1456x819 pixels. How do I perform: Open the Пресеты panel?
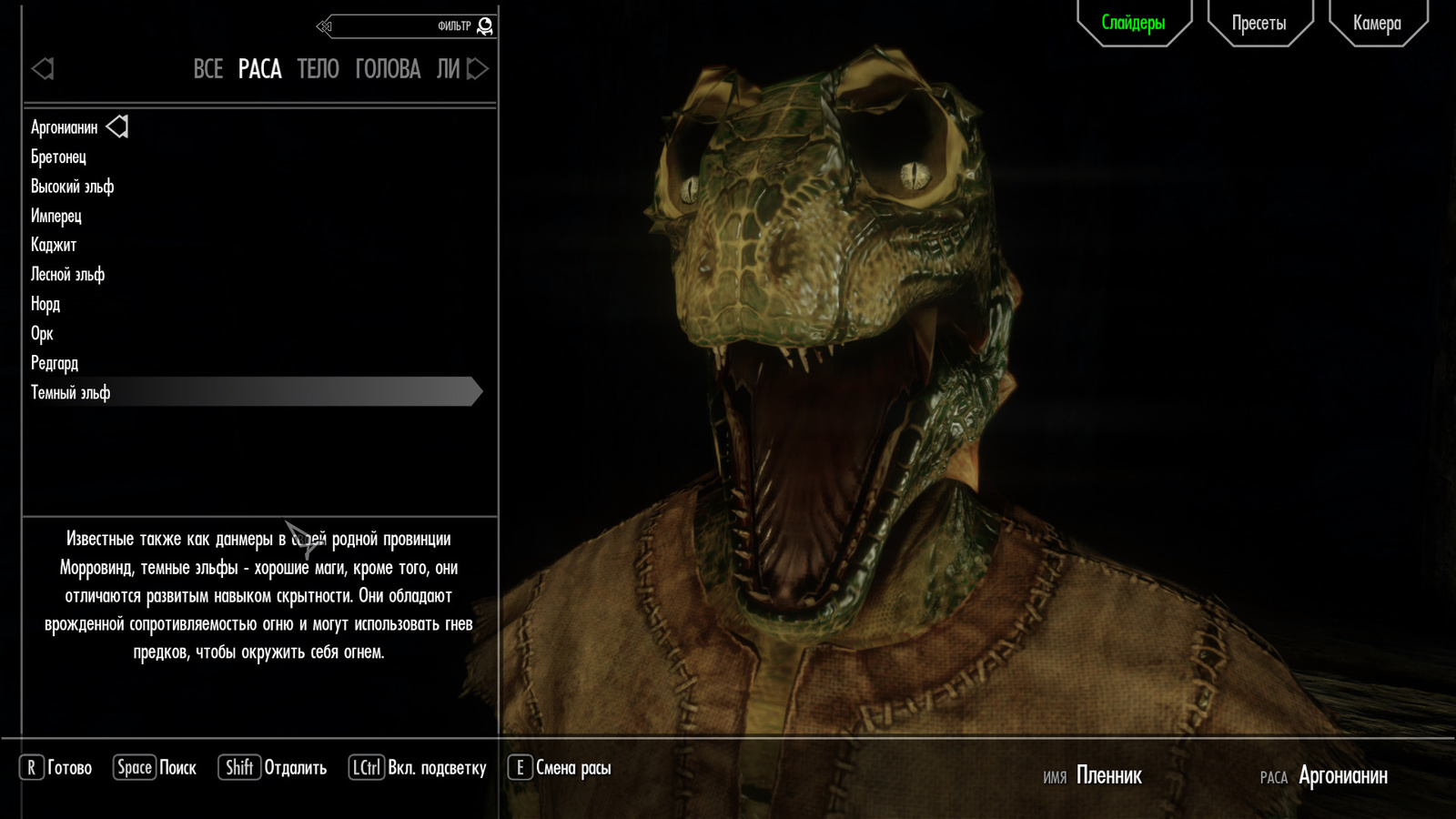point(1259,23)
